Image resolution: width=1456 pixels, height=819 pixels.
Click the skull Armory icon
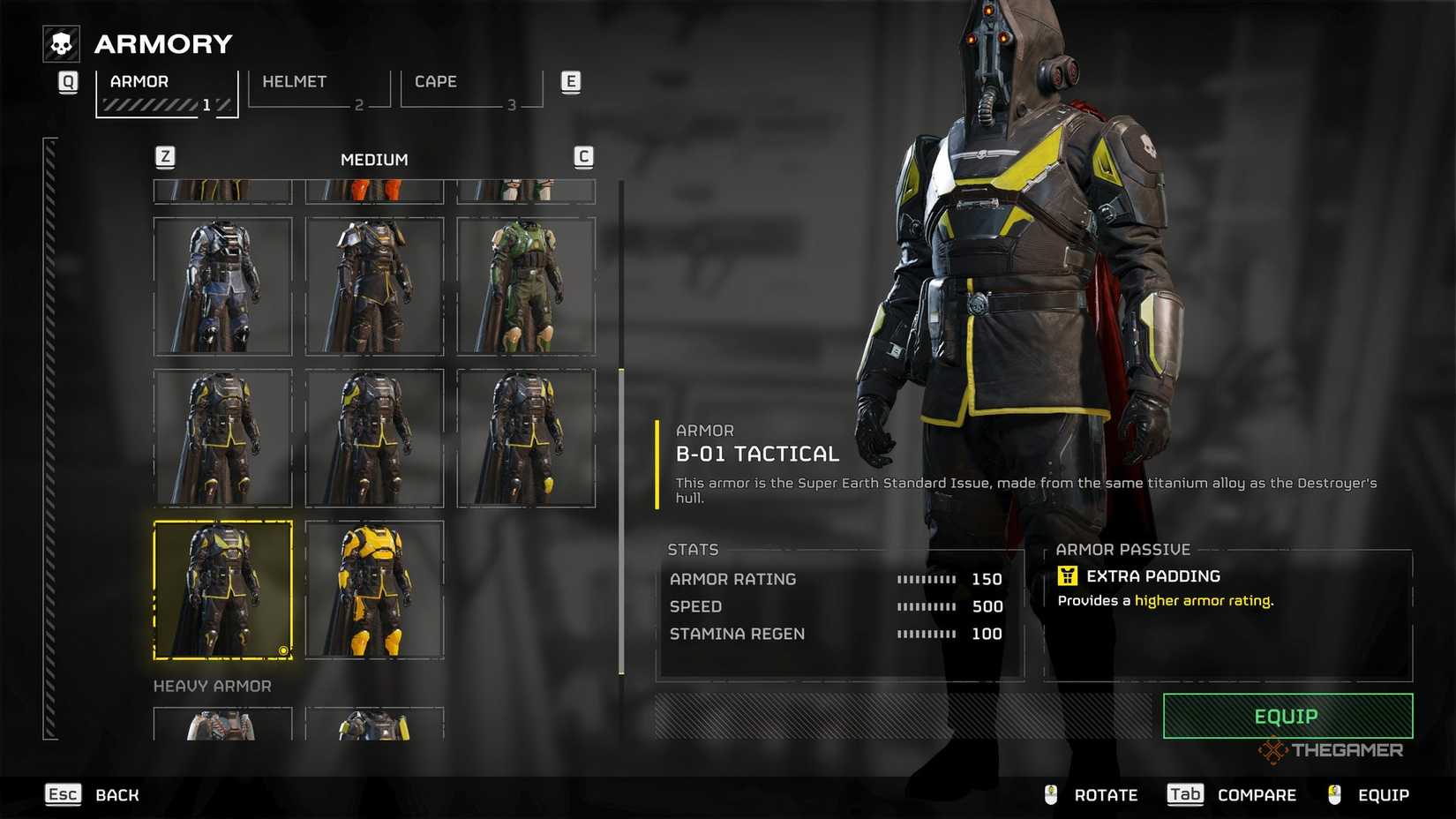click(x=60, y=41)
